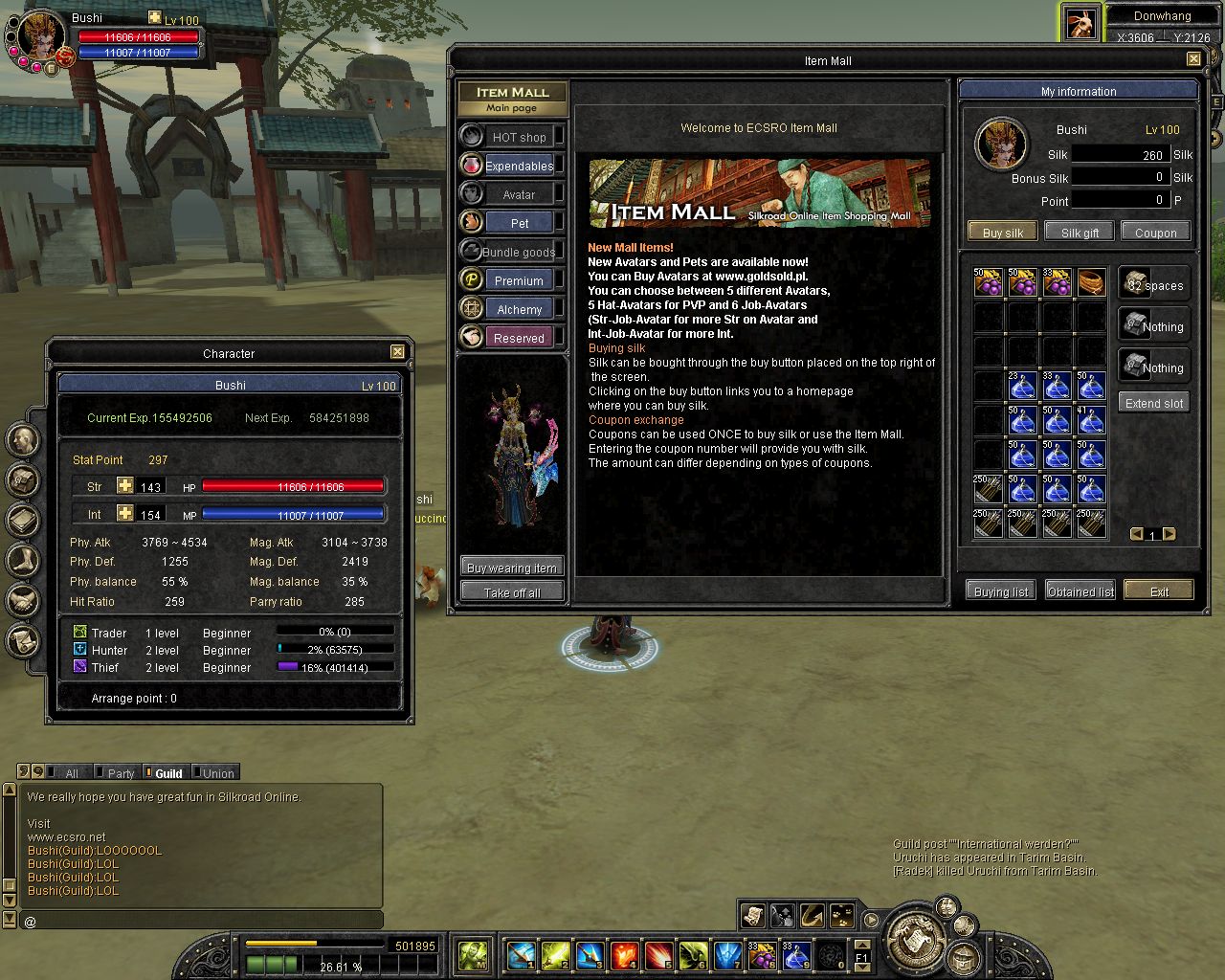This screenshot has height=980, width=1225.
Task: Exit the Item Mall
Action: tap(1159, 591)
